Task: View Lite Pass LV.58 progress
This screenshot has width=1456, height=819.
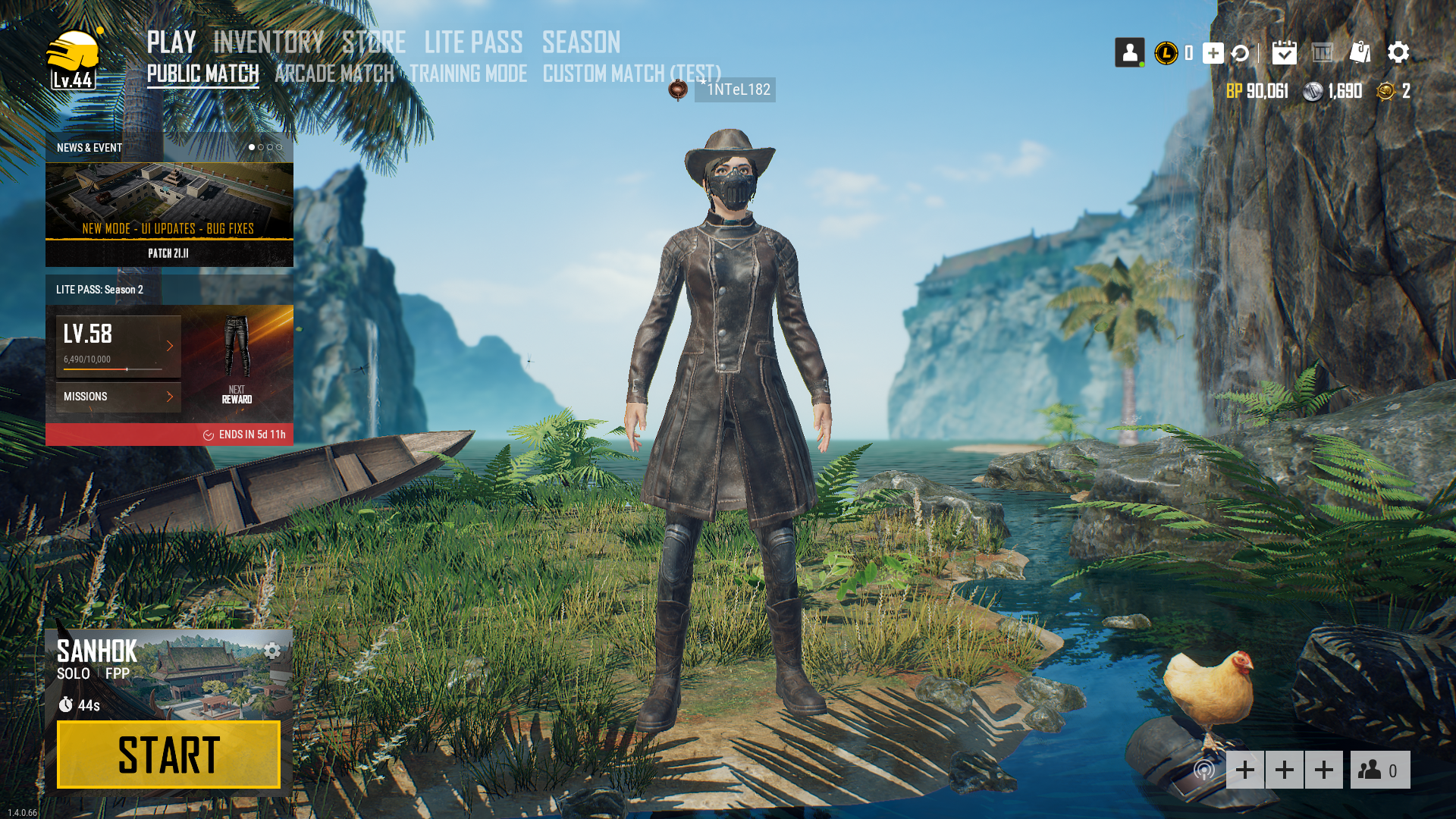Action: point(118,346)
